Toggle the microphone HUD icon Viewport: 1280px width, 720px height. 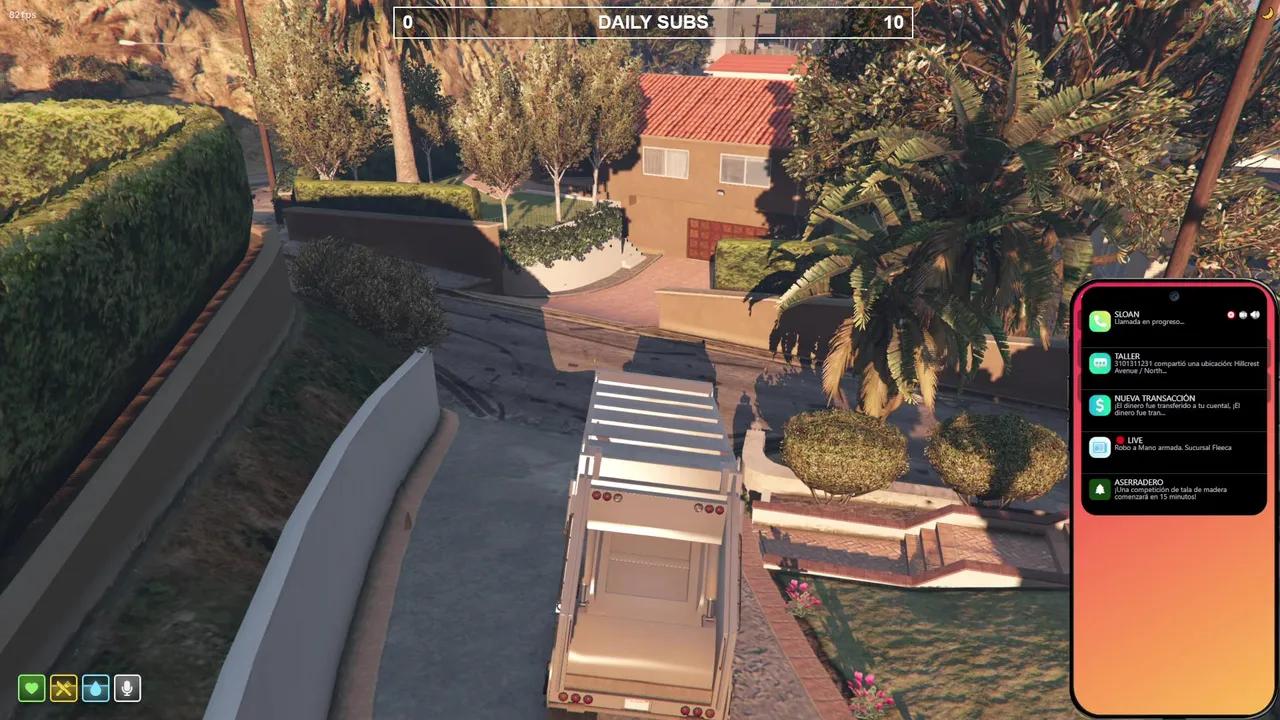tap(127, 688)
